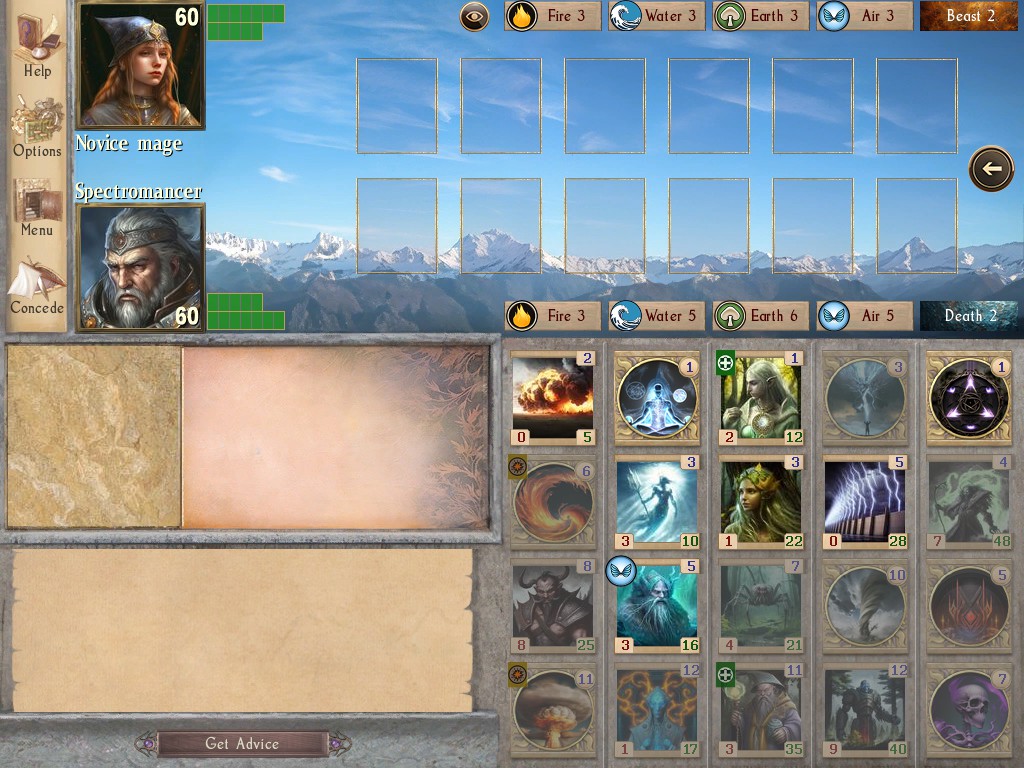The width and height of the screenshot is (1024, 768).
Task: Open the Options menu
Action: click(37, 126)
